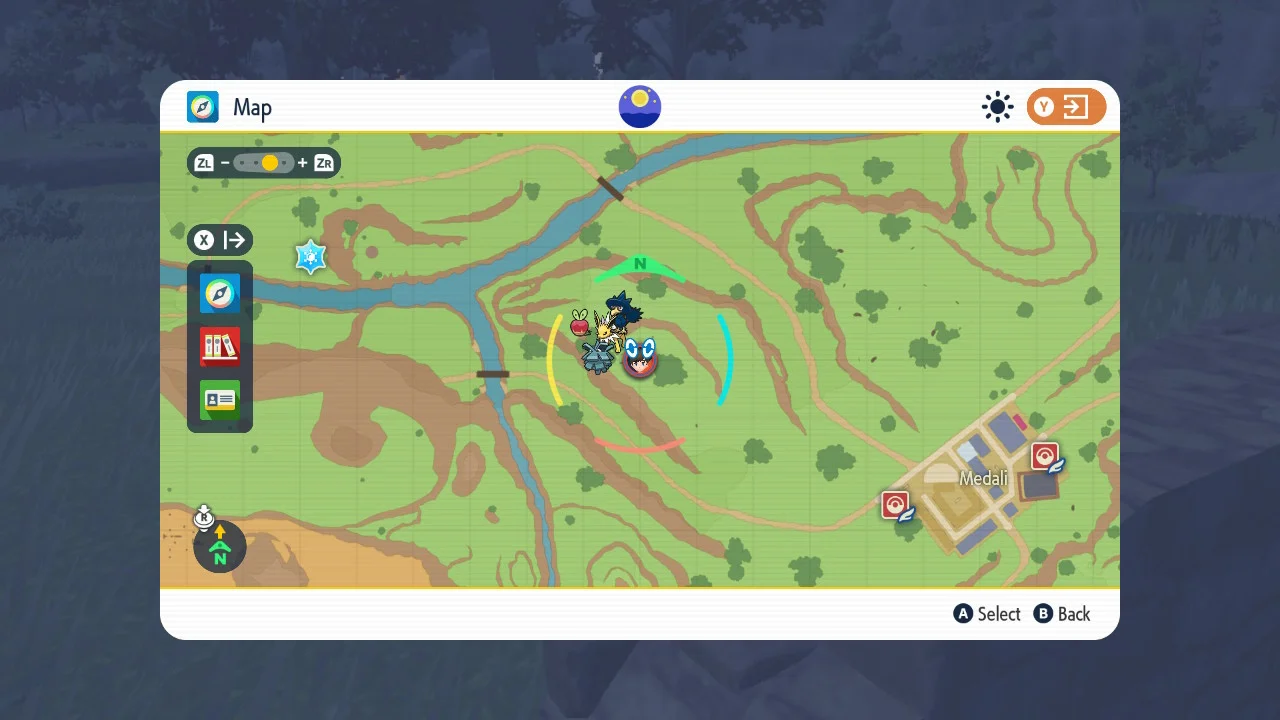
Task: Toggle the north-lock orientation compass
Action: coord(220,547)
